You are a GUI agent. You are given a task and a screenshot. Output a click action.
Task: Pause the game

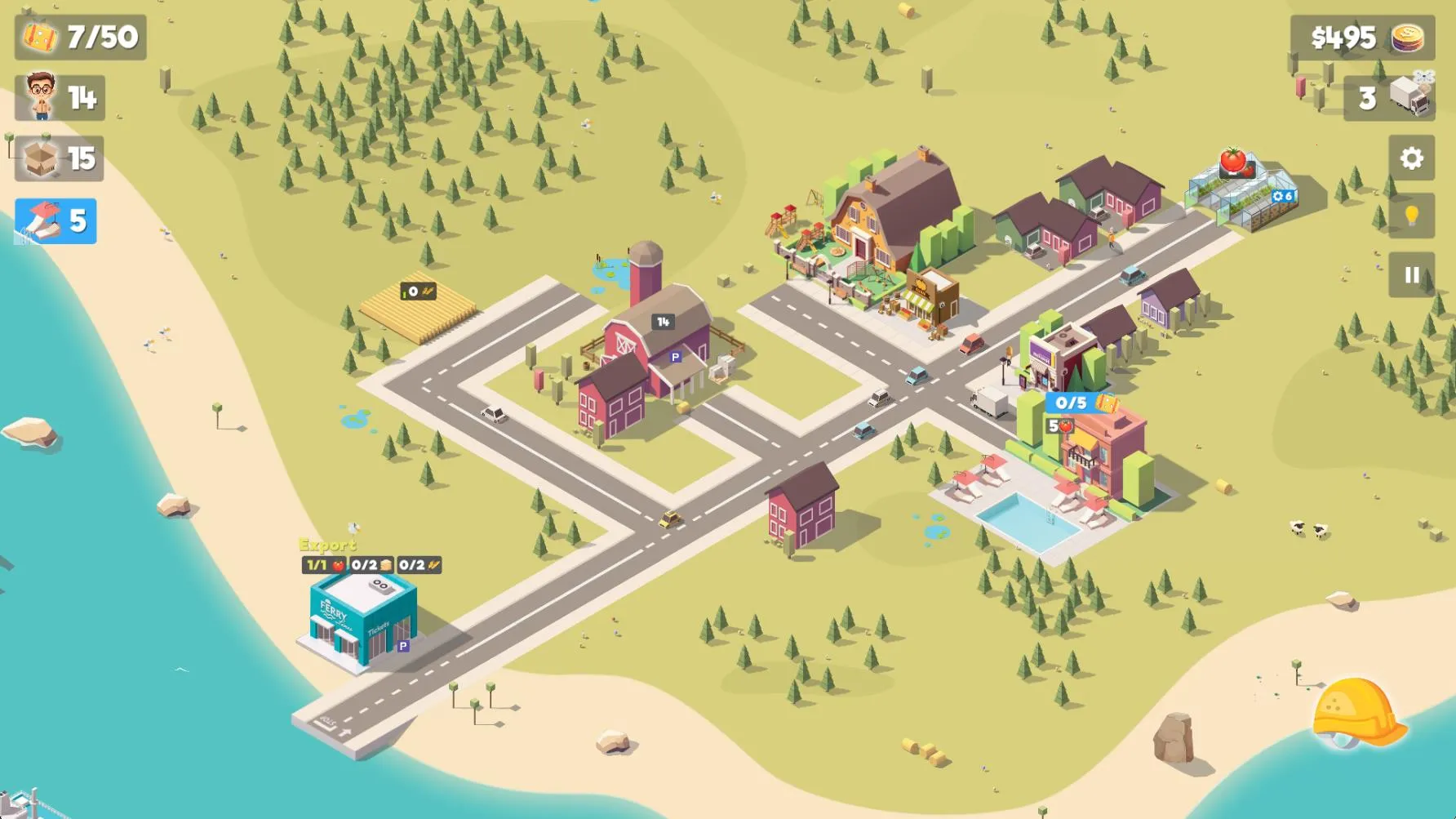click(1411, 275)
